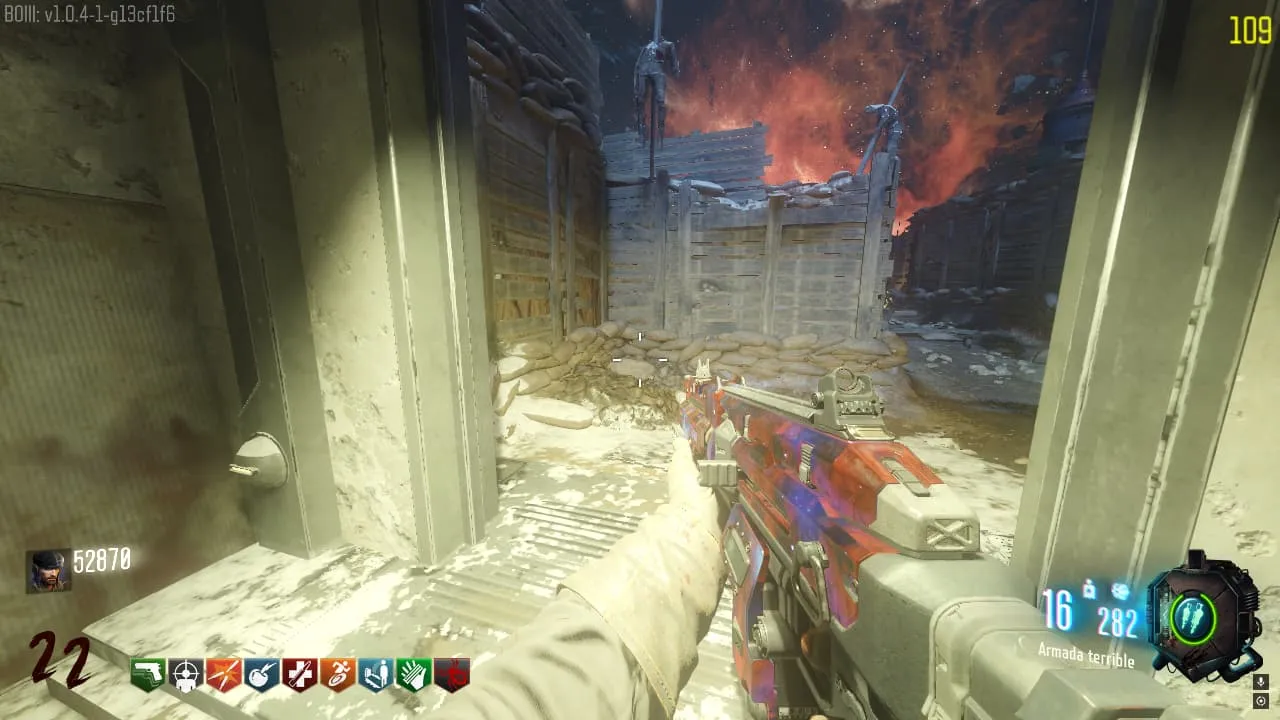
Task: Activate the green-ringed special weapon icon
Action: pos(1193,614)
